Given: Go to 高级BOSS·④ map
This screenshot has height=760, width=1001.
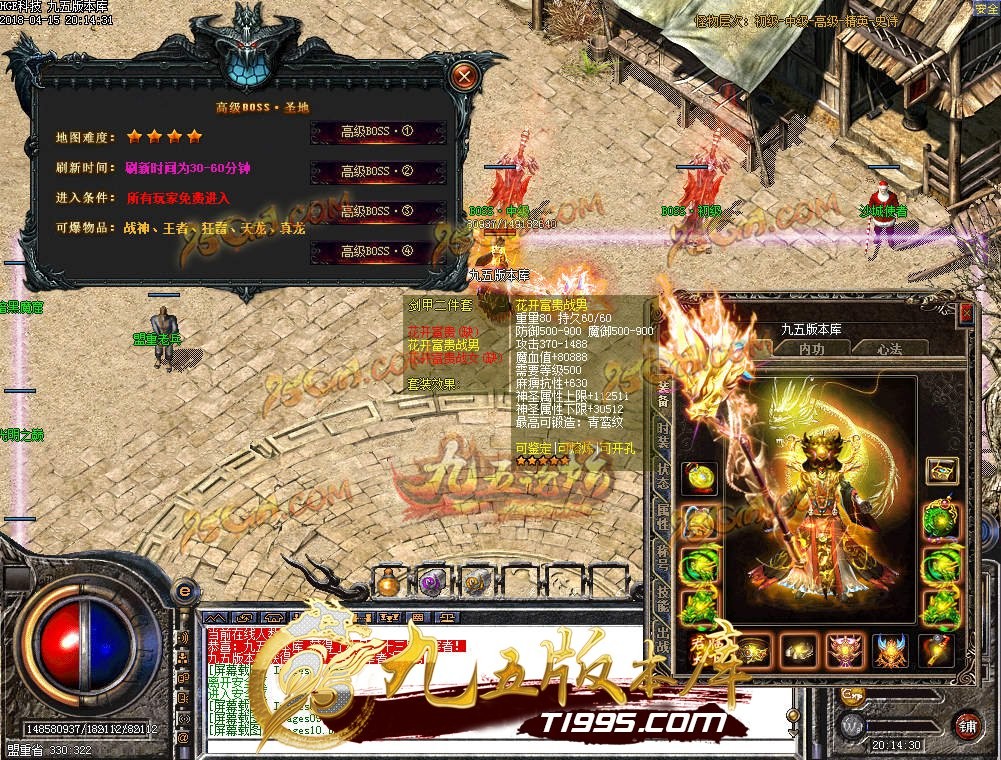Looking at the screenshot, I should pos(377,251).
